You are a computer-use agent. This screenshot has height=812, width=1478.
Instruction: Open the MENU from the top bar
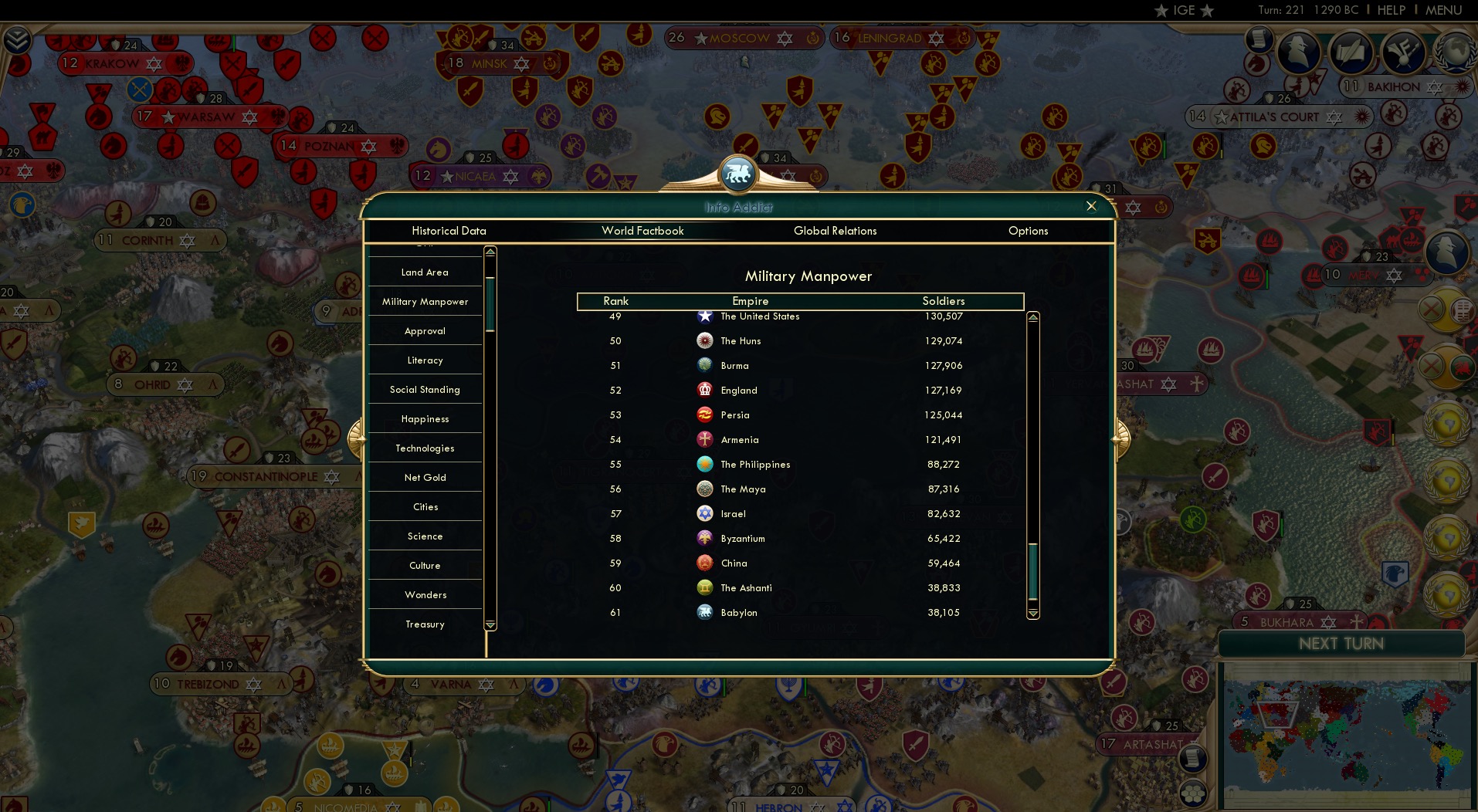(x=1444, y=10)
